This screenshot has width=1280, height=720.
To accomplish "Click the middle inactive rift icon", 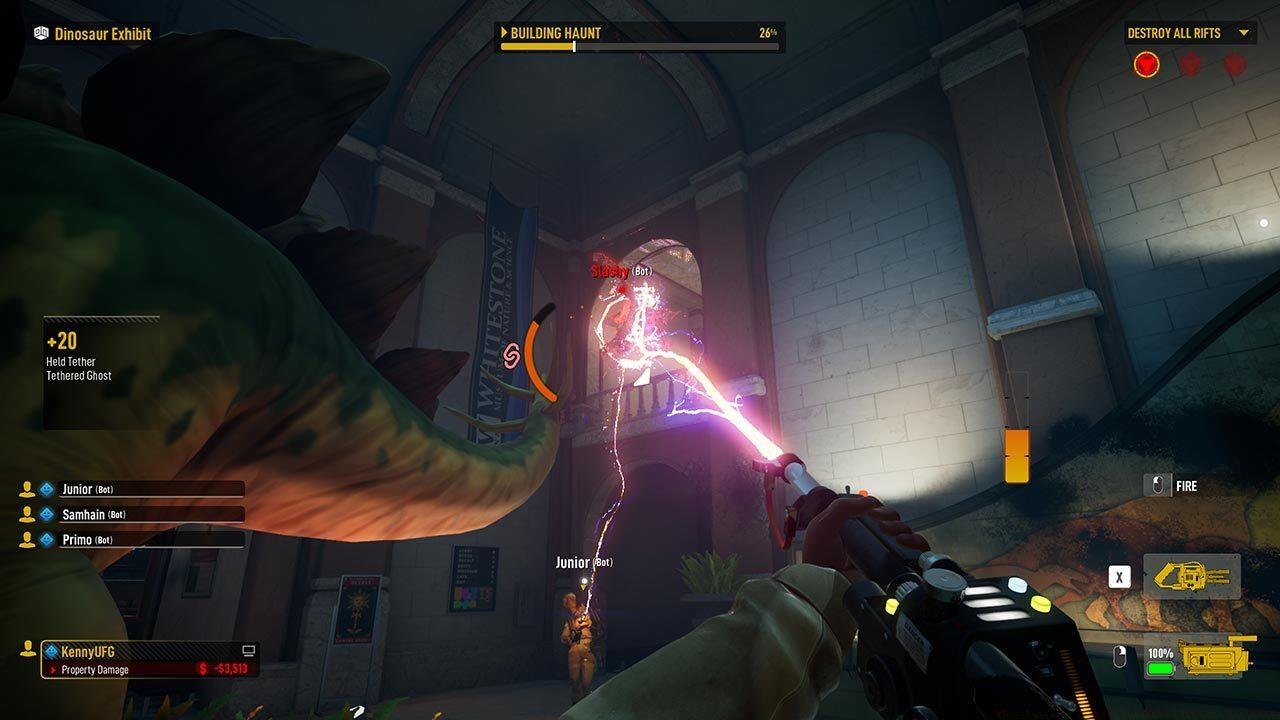I will 1190,63.
